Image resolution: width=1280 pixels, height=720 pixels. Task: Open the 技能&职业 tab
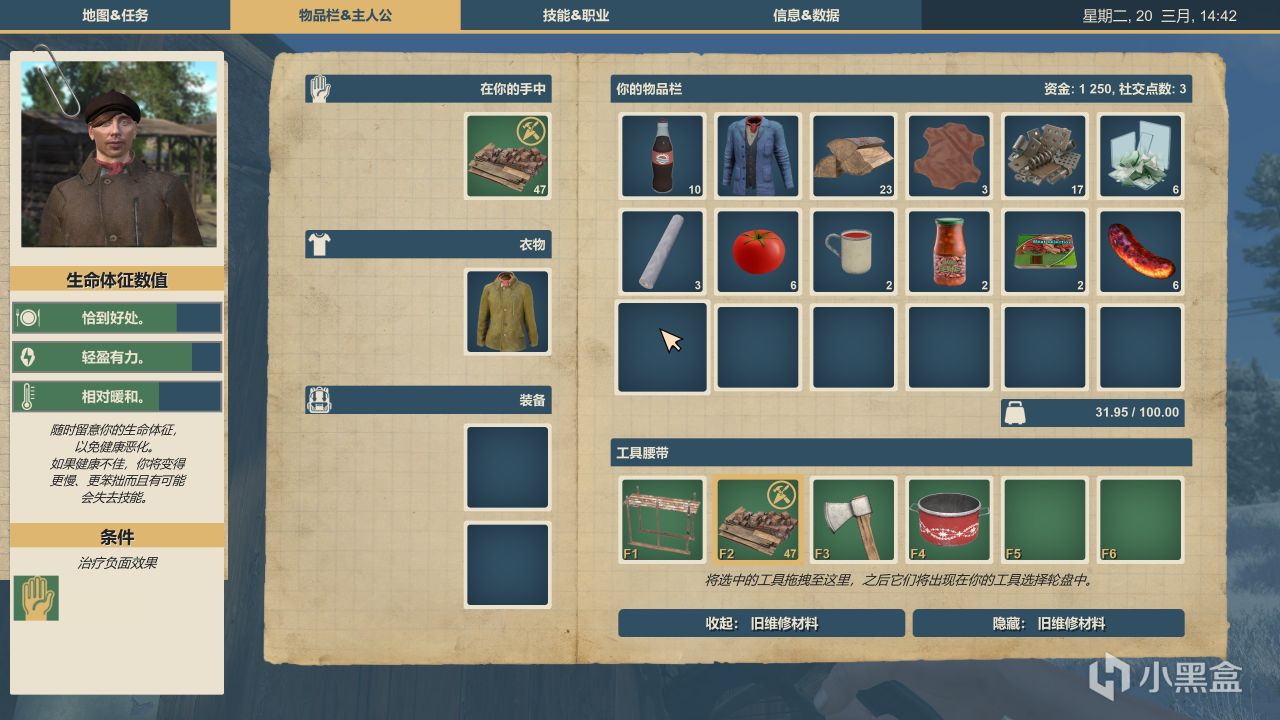tap(576, 15)
